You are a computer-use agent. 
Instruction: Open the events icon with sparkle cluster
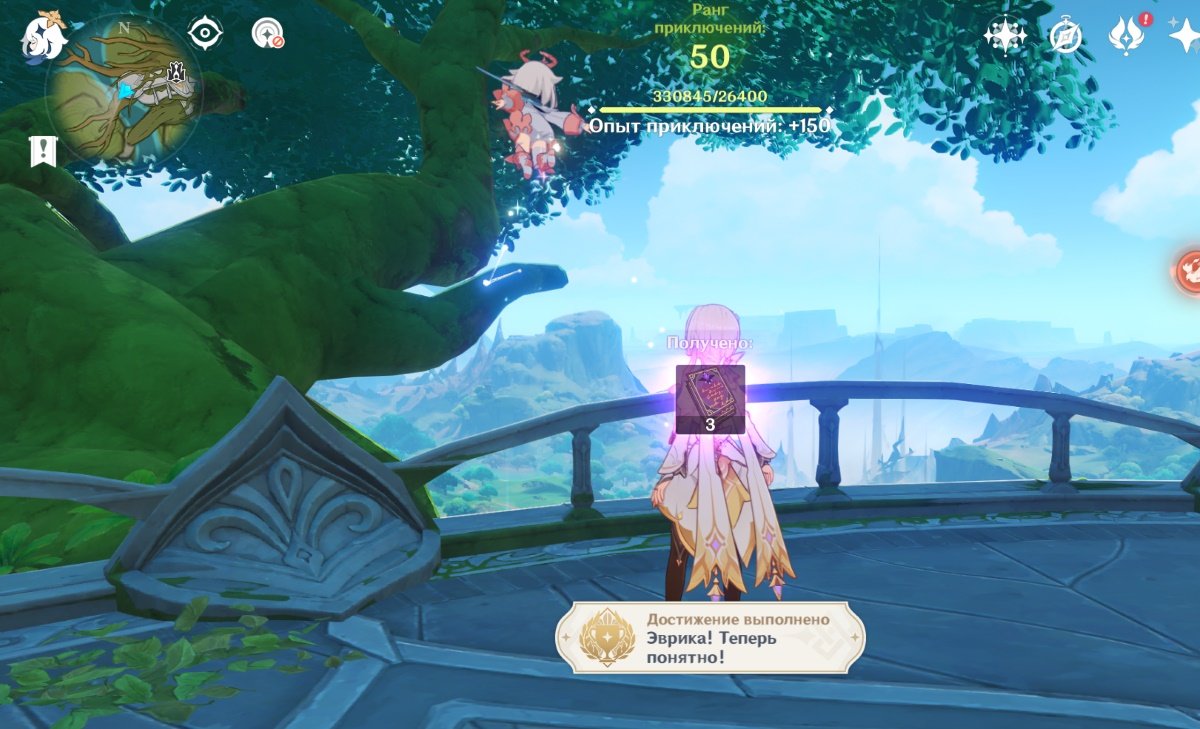click(x=1004, y=36)
